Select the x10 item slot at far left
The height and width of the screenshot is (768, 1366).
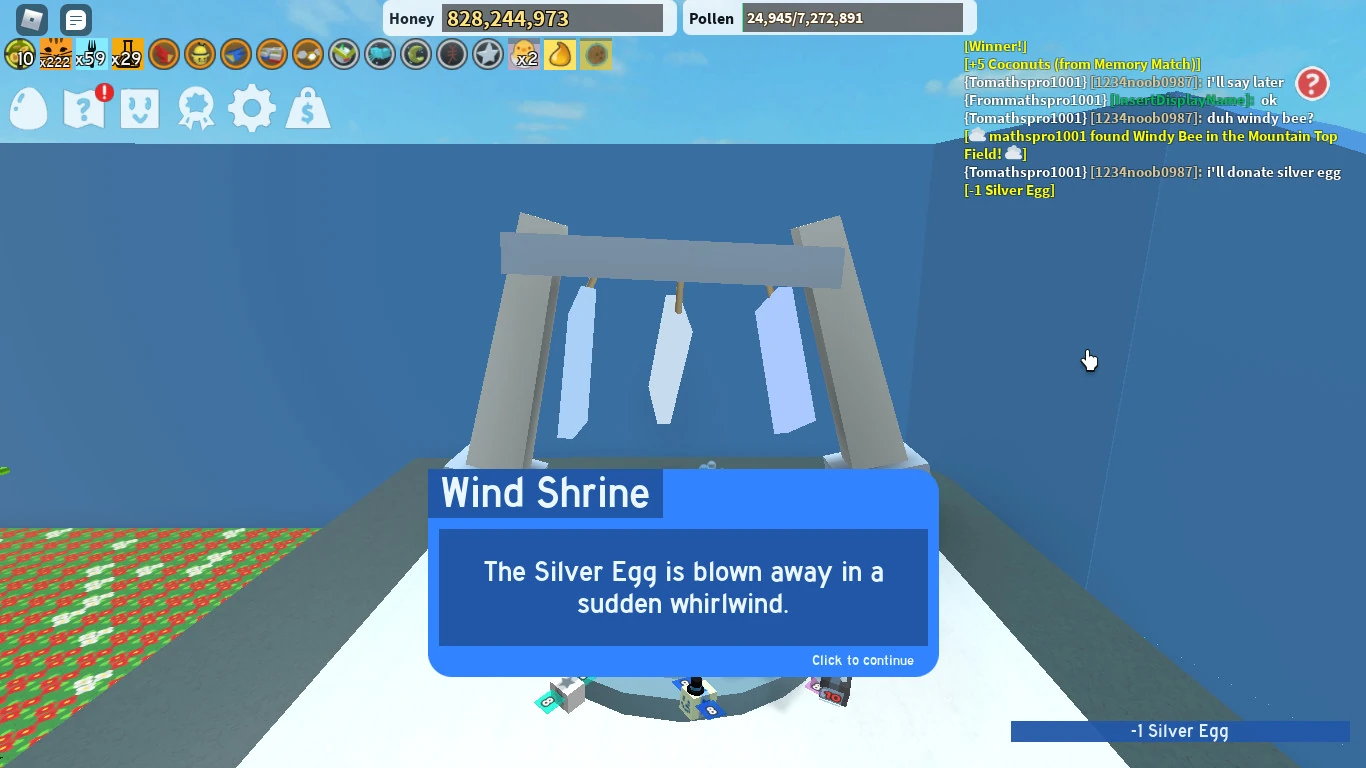pos(20,54)
